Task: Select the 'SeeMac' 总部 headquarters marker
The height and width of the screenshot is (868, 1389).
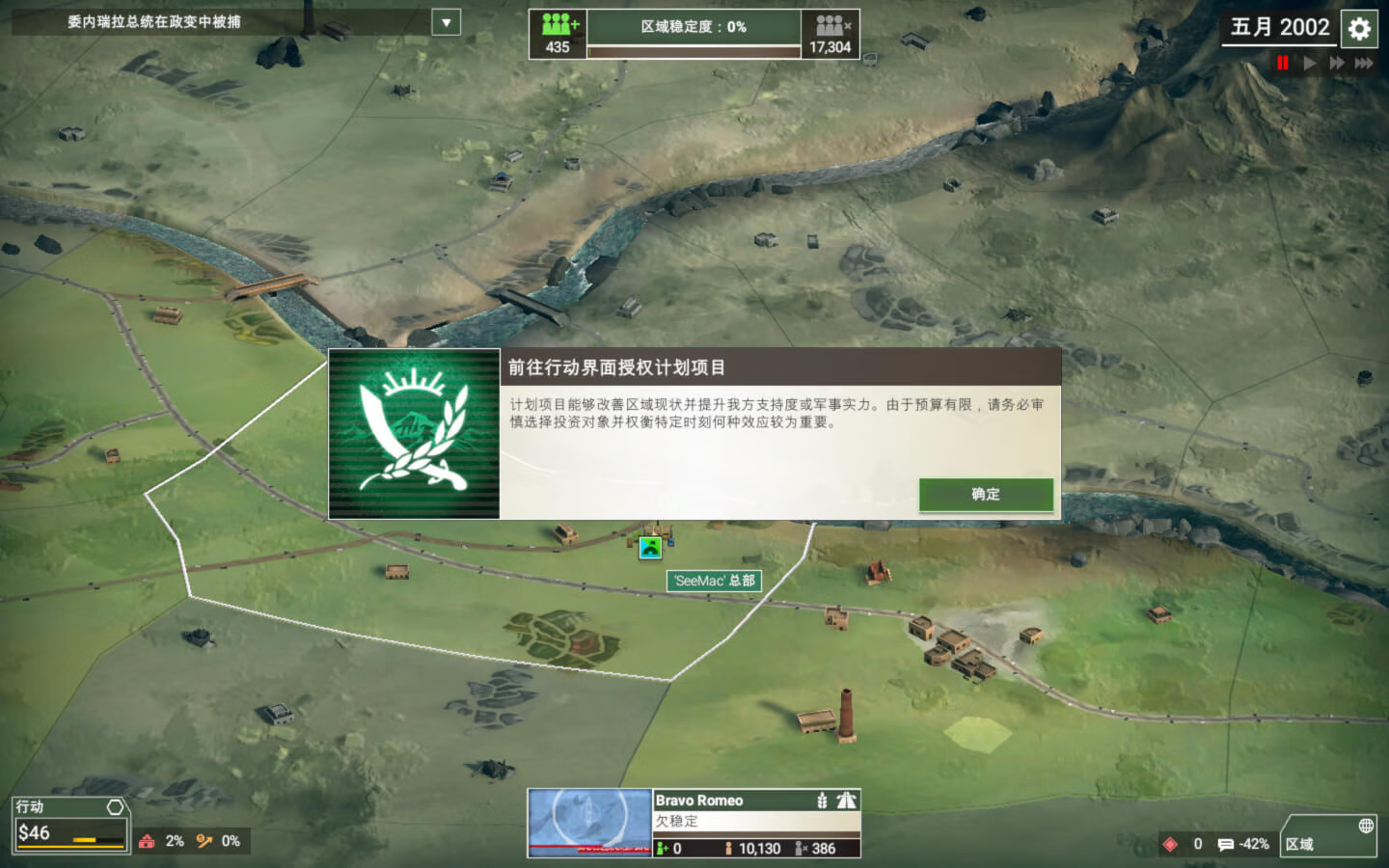Action: click(x=714, y=581)
